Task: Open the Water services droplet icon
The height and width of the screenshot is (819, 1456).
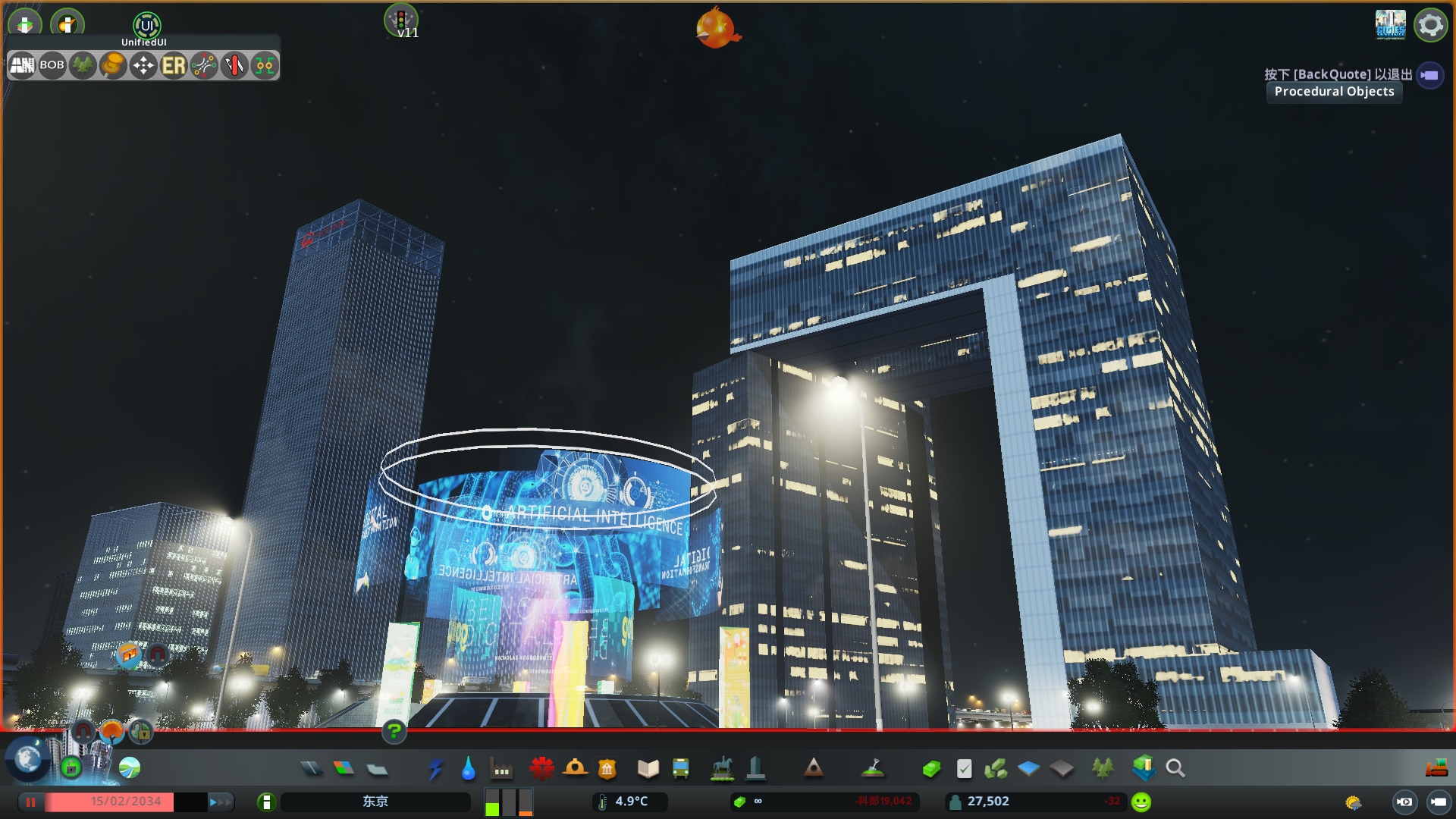Action: 468,768
